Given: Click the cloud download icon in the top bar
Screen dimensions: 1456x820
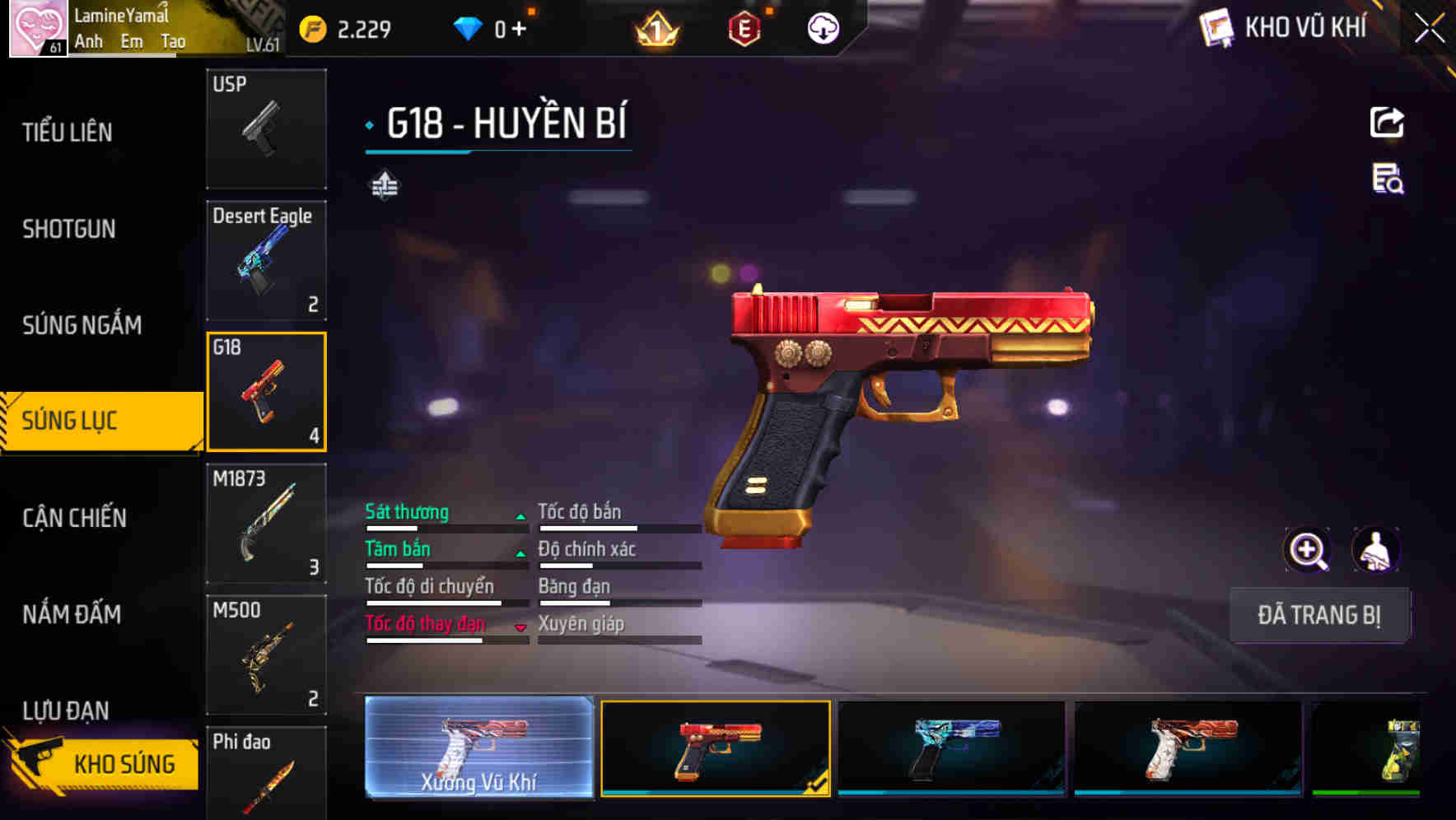Looking at the screenshot, I should pyautogui.click(x=822, y=27).
